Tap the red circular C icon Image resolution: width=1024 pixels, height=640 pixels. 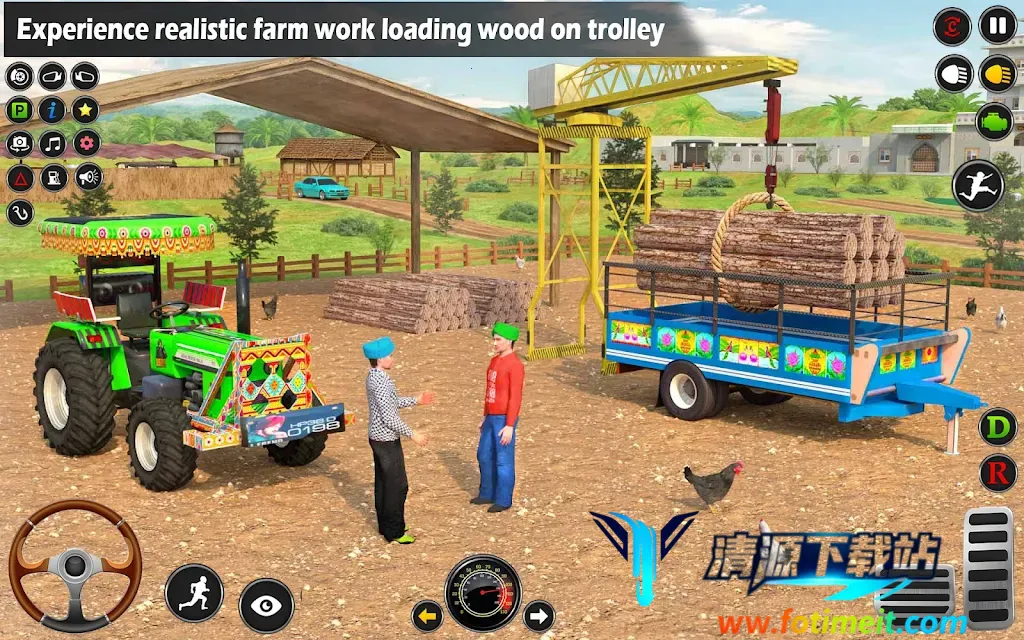pyautogui.click(x=952, y=26)
